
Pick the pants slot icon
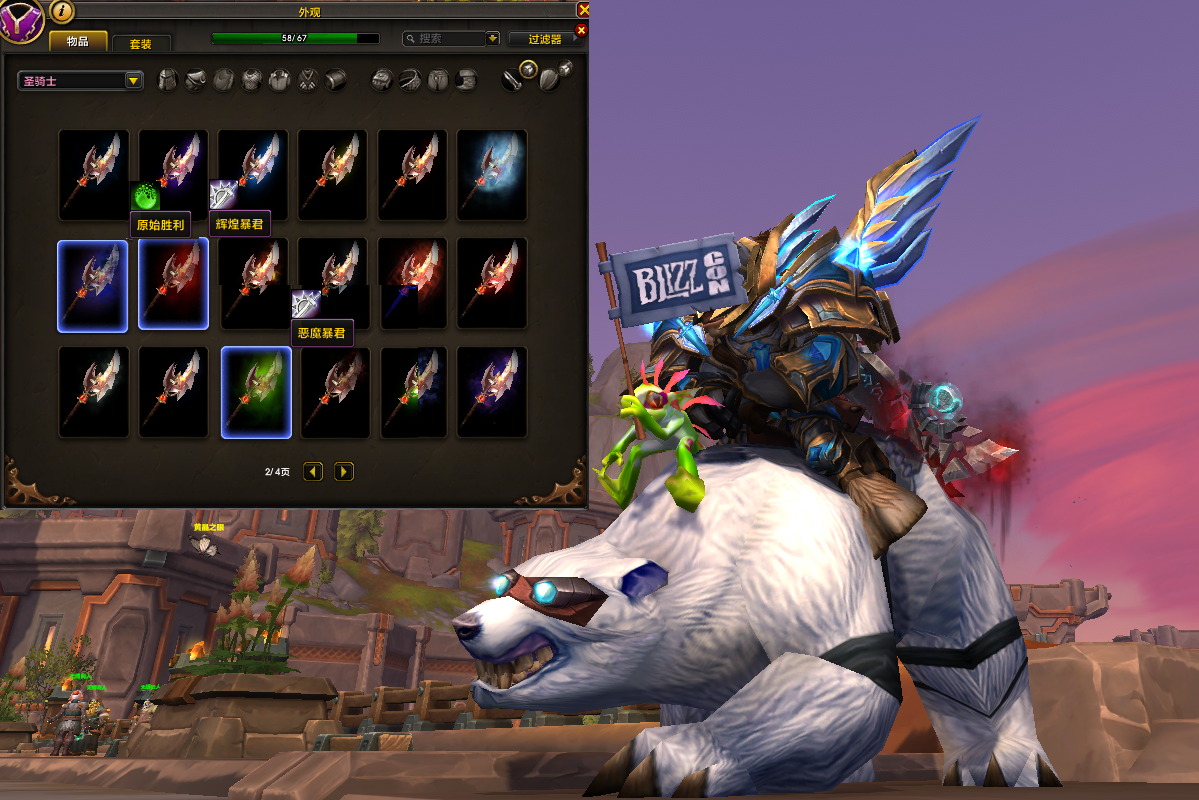coord(439,80)
